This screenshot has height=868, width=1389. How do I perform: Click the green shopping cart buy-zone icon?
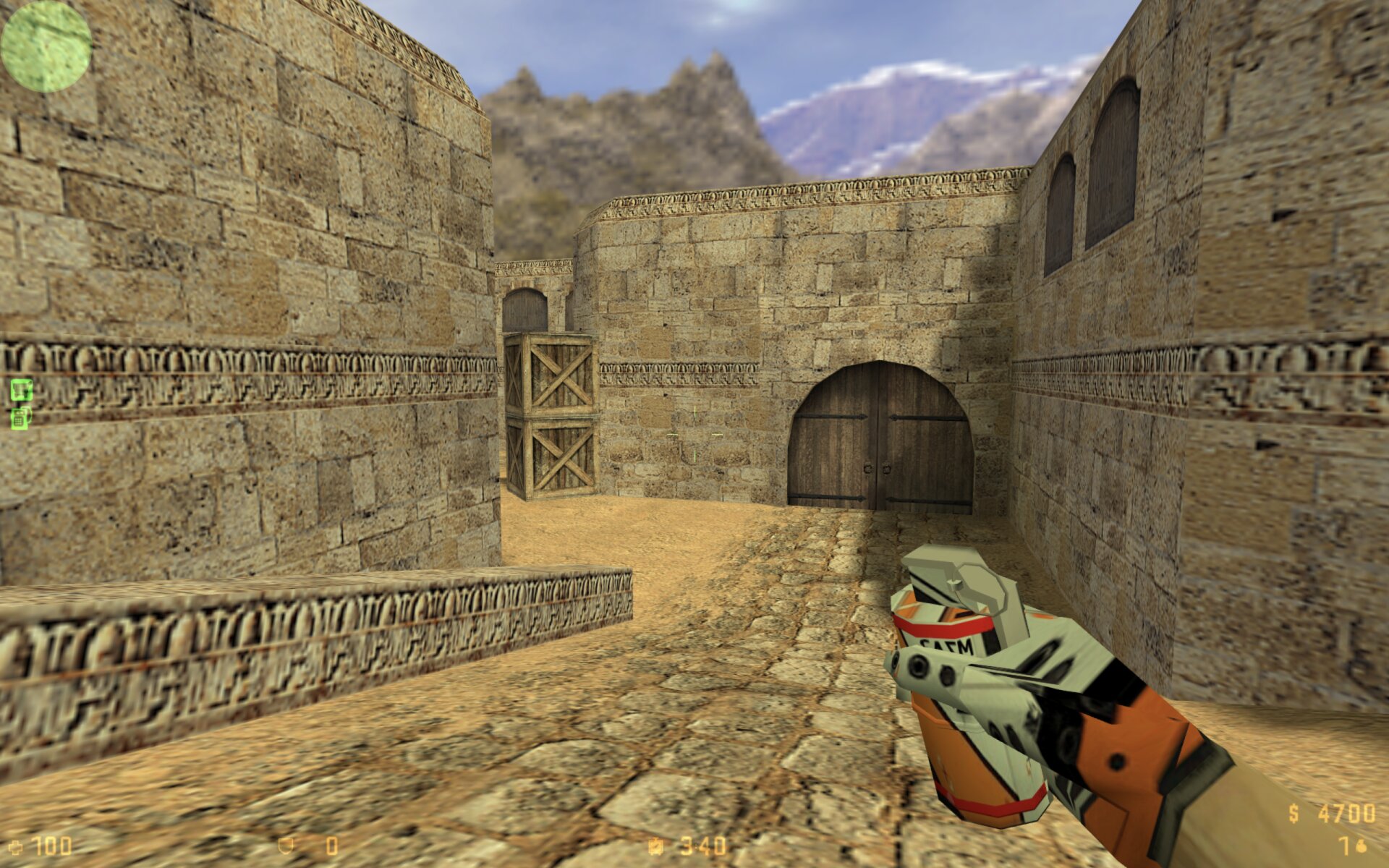click(x=21, y=390)
